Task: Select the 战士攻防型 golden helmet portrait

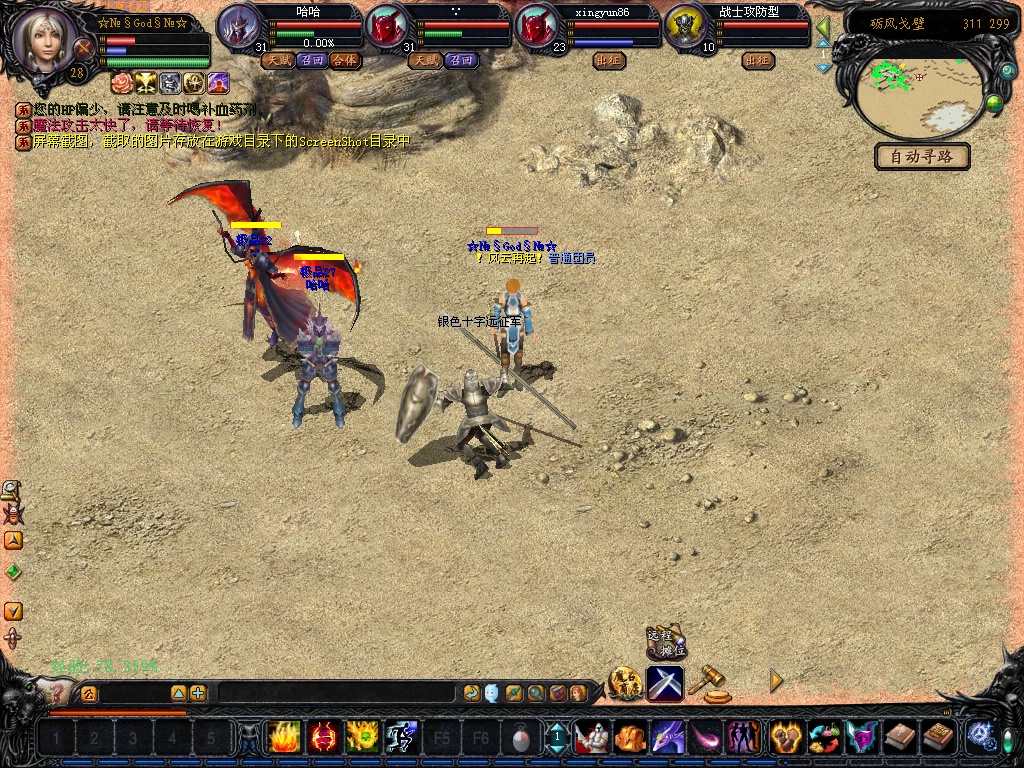Action: click(685, 27)
